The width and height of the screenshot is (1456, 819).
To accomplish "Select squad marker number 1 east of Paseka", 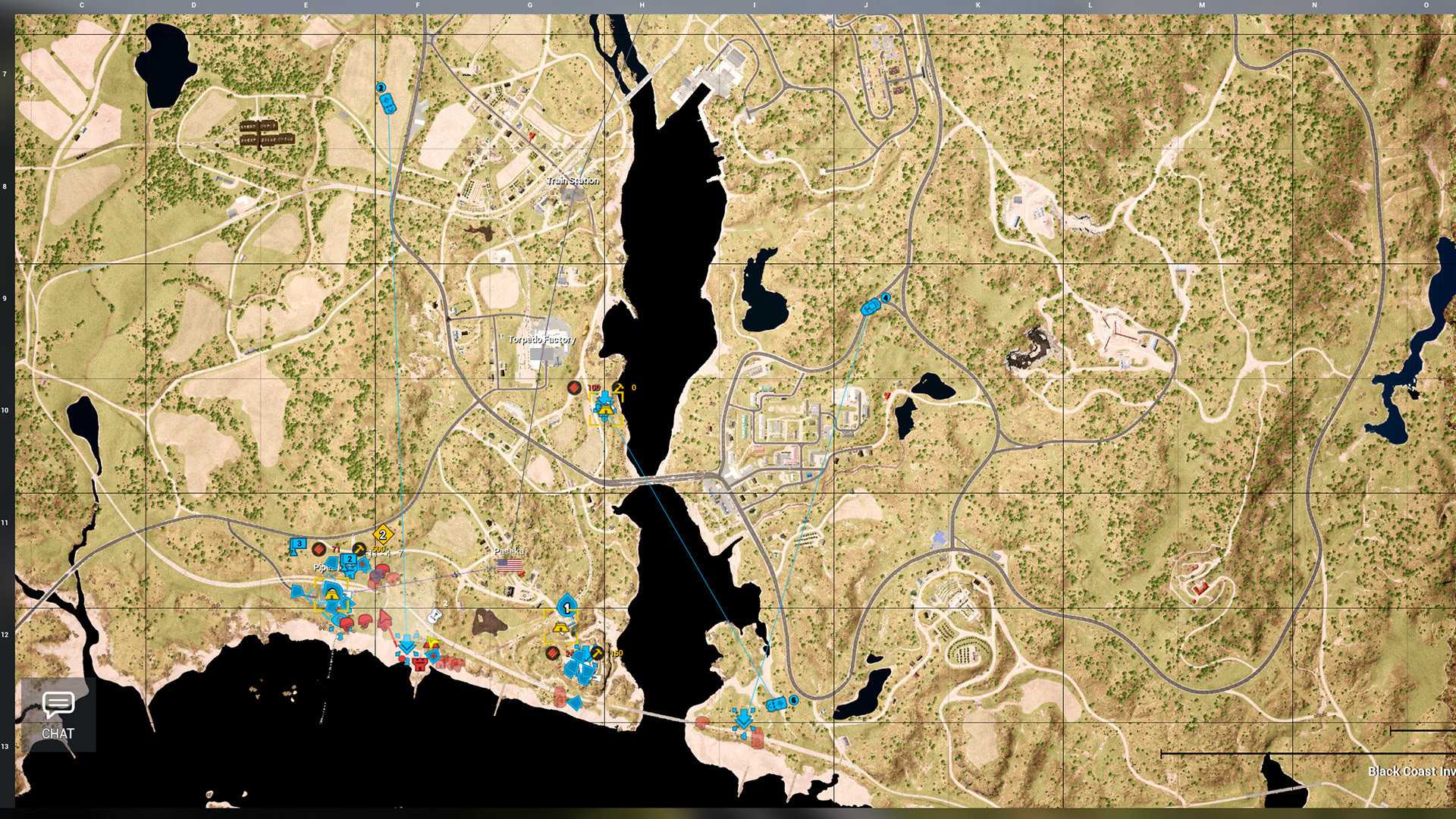I will [566, 607].
